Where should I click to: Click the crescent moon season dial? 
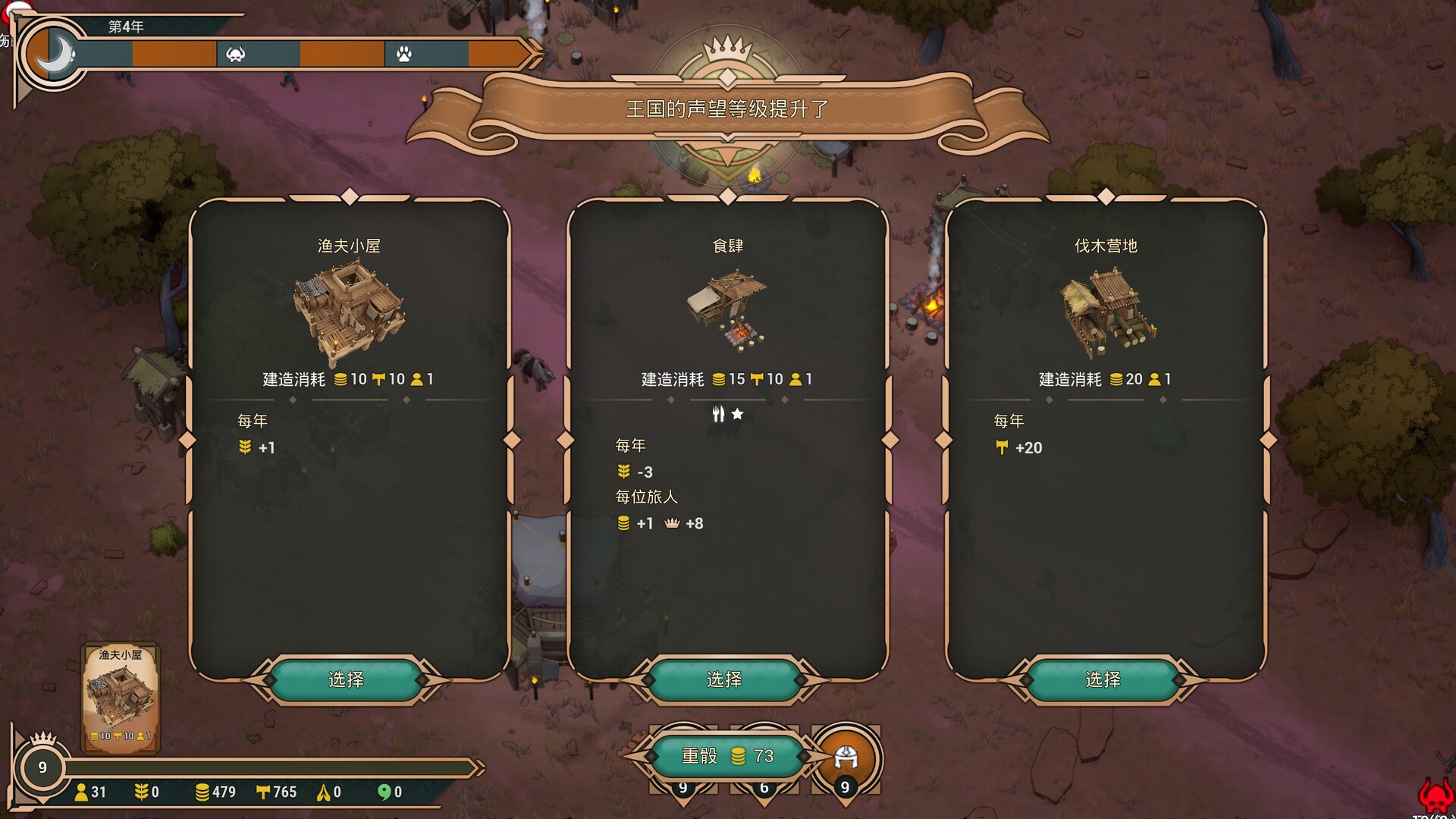tap(53, 55)
